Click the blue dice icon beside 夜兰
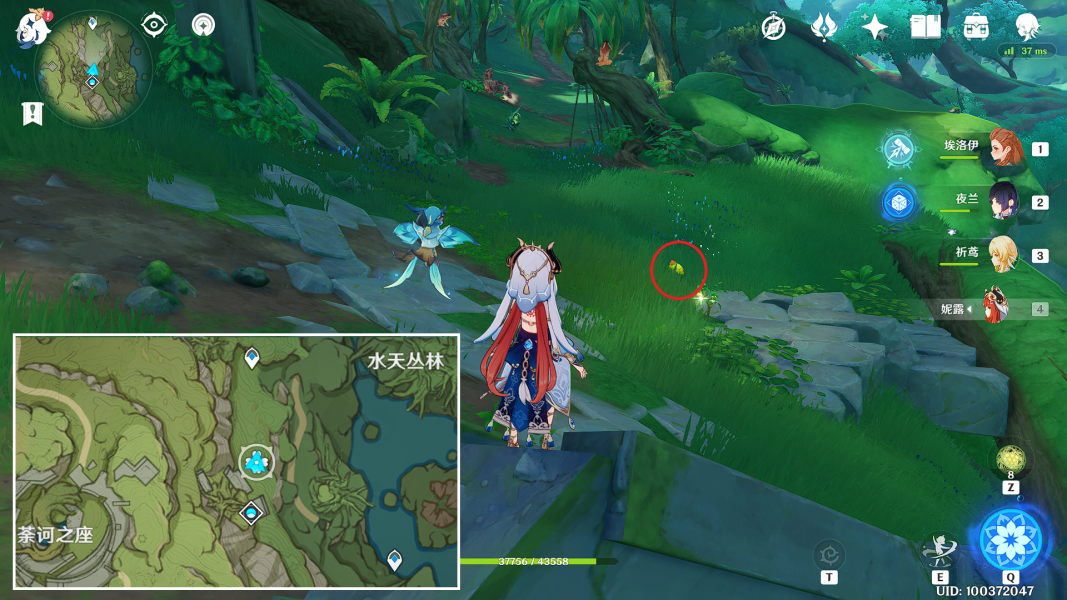 (x=899, y=202)
